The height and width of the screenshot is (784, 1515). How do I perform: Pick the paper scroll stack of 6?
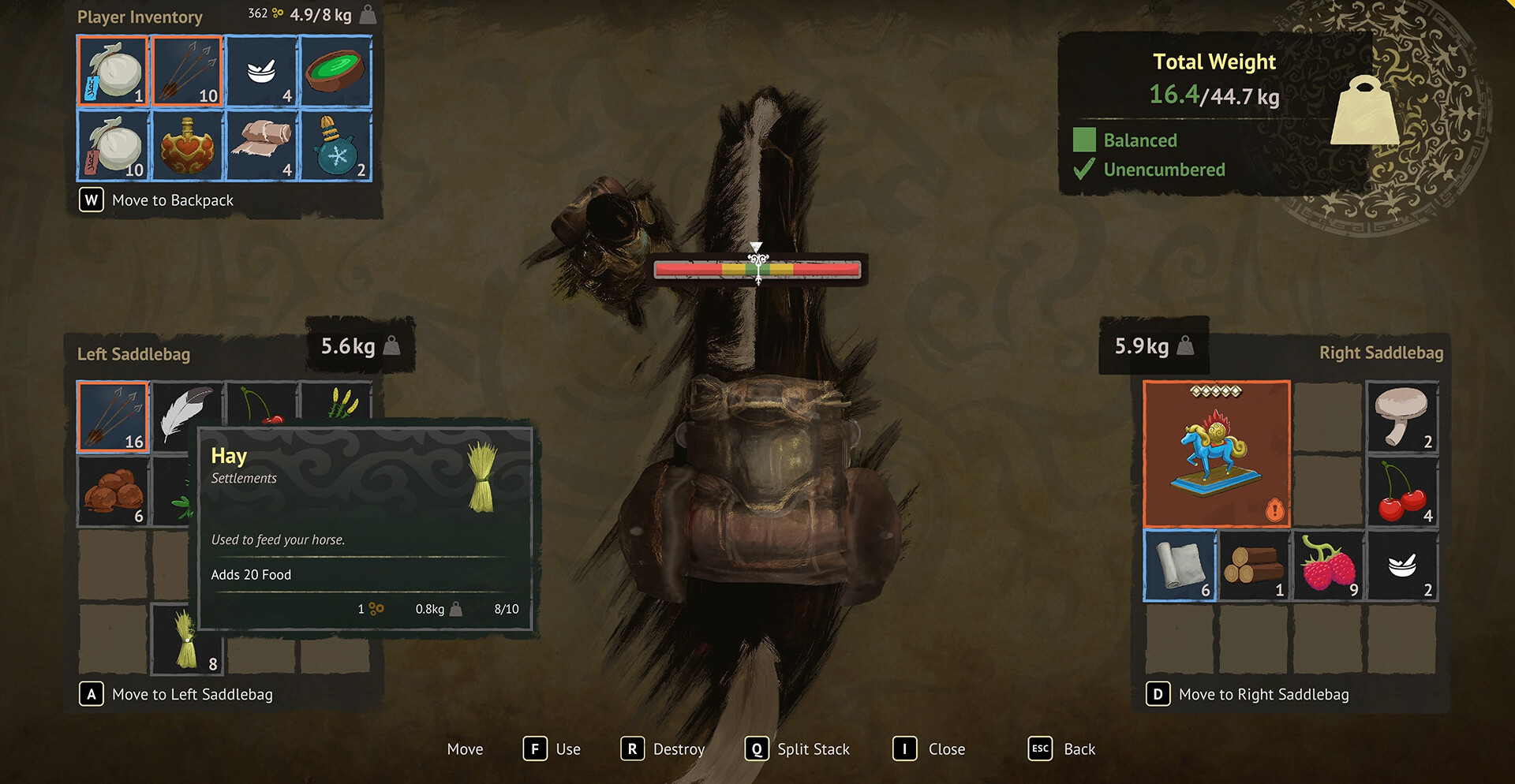[1180, 566]
